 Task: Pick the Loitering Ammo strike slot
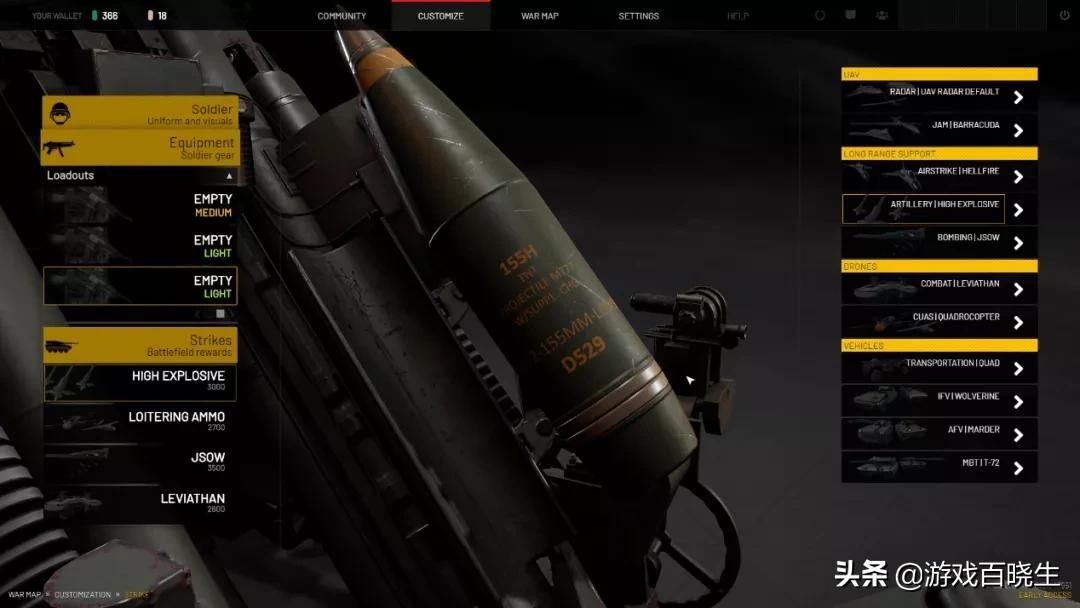[x=140, y=421]
